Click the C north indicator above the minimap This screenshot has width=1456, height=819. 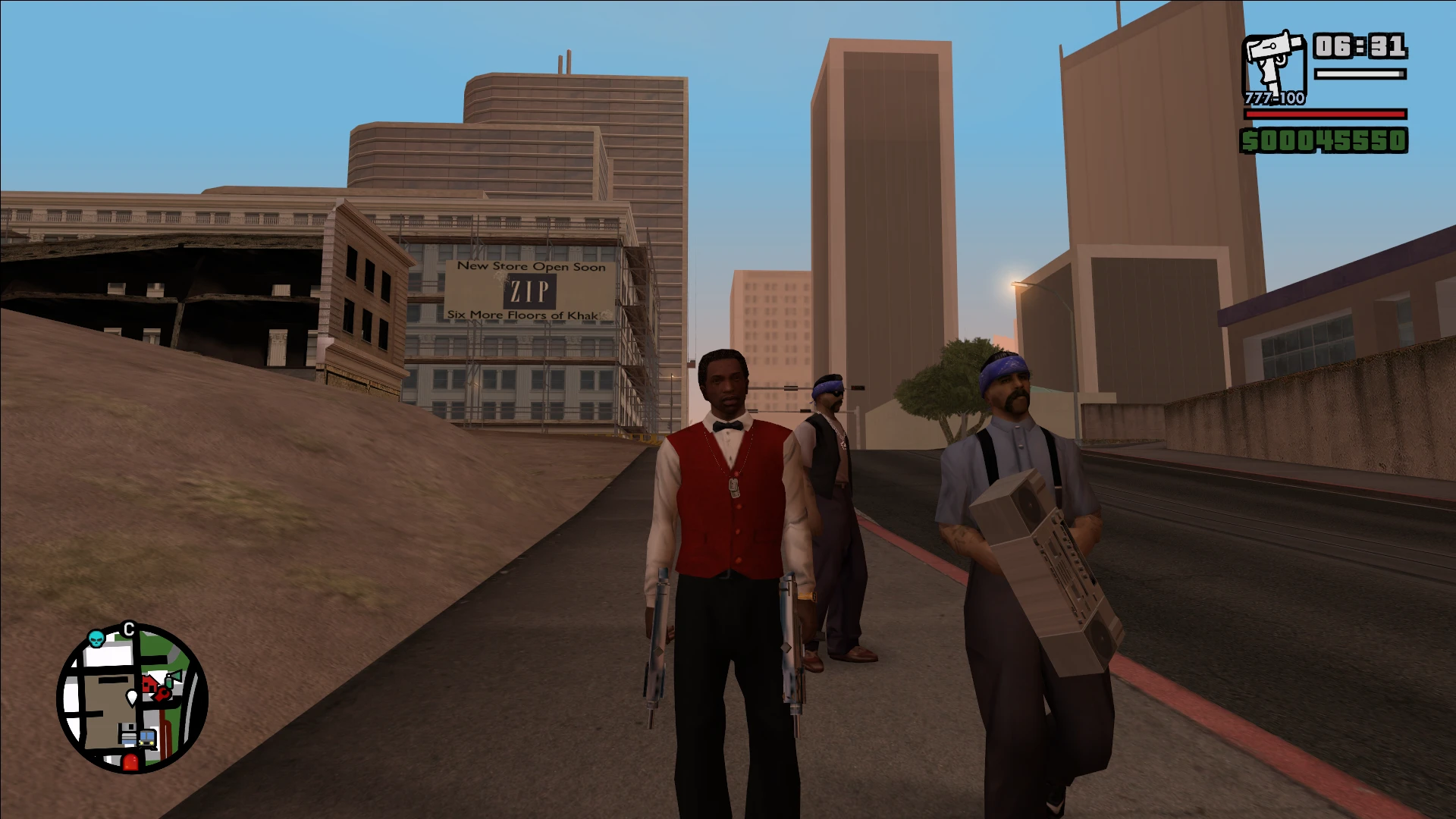[x=129, y=626]
